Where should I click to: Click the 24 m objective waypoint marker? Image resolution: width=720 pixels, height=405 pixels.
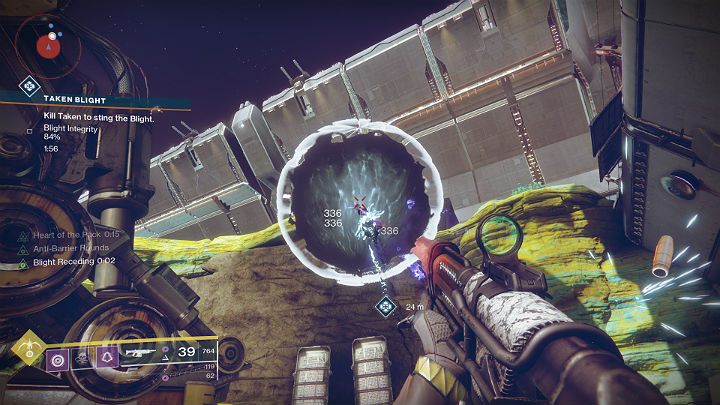(x=385, y=305)
